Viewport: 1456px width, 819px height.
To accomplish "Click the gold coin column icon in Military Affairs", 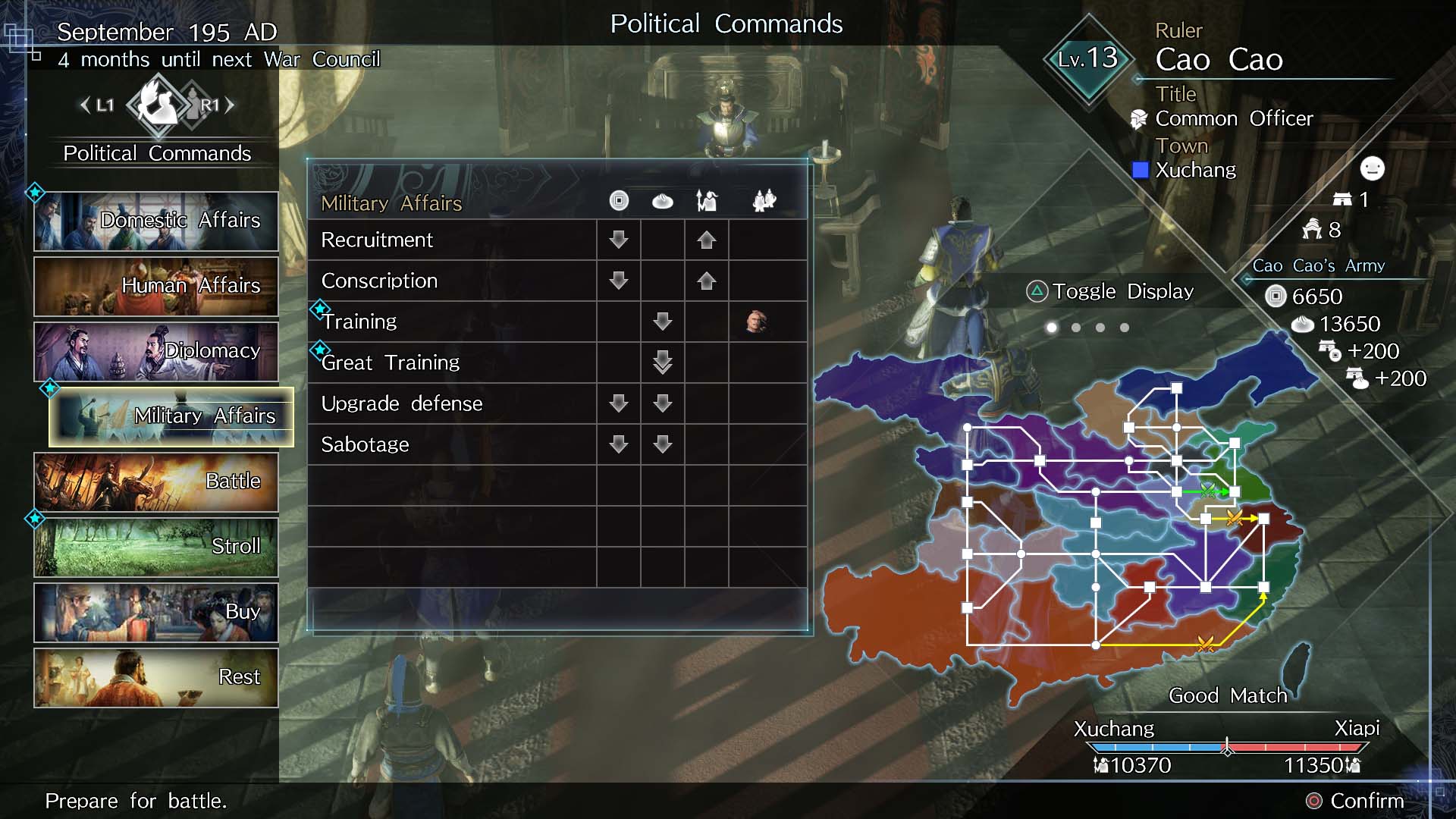I will pos(619,200).
